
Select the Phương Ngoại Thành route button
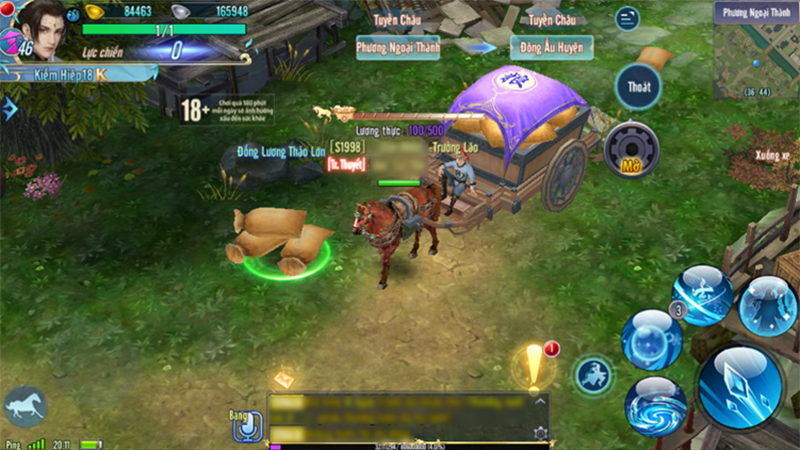pyautogui.click(x=398, y=46)
